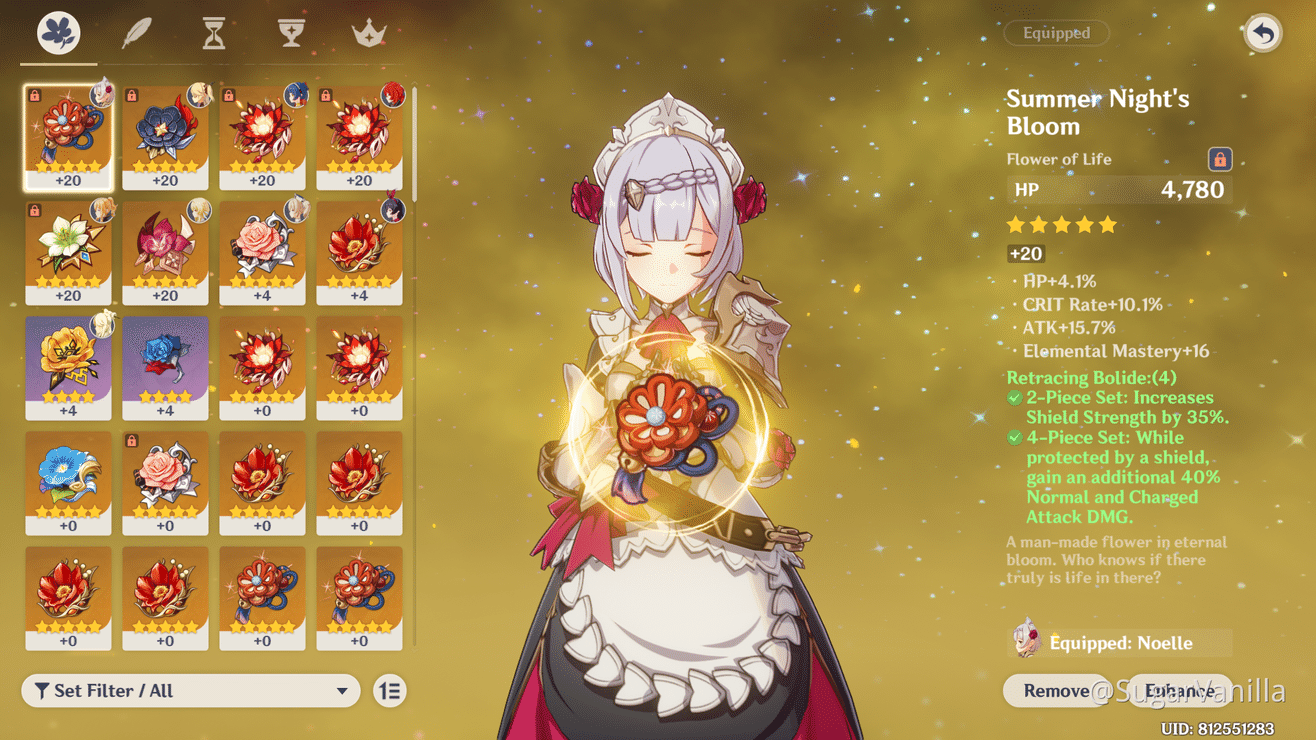Open the Set Filter / All dropdown

pyautogui.click(x=190, y=690)
